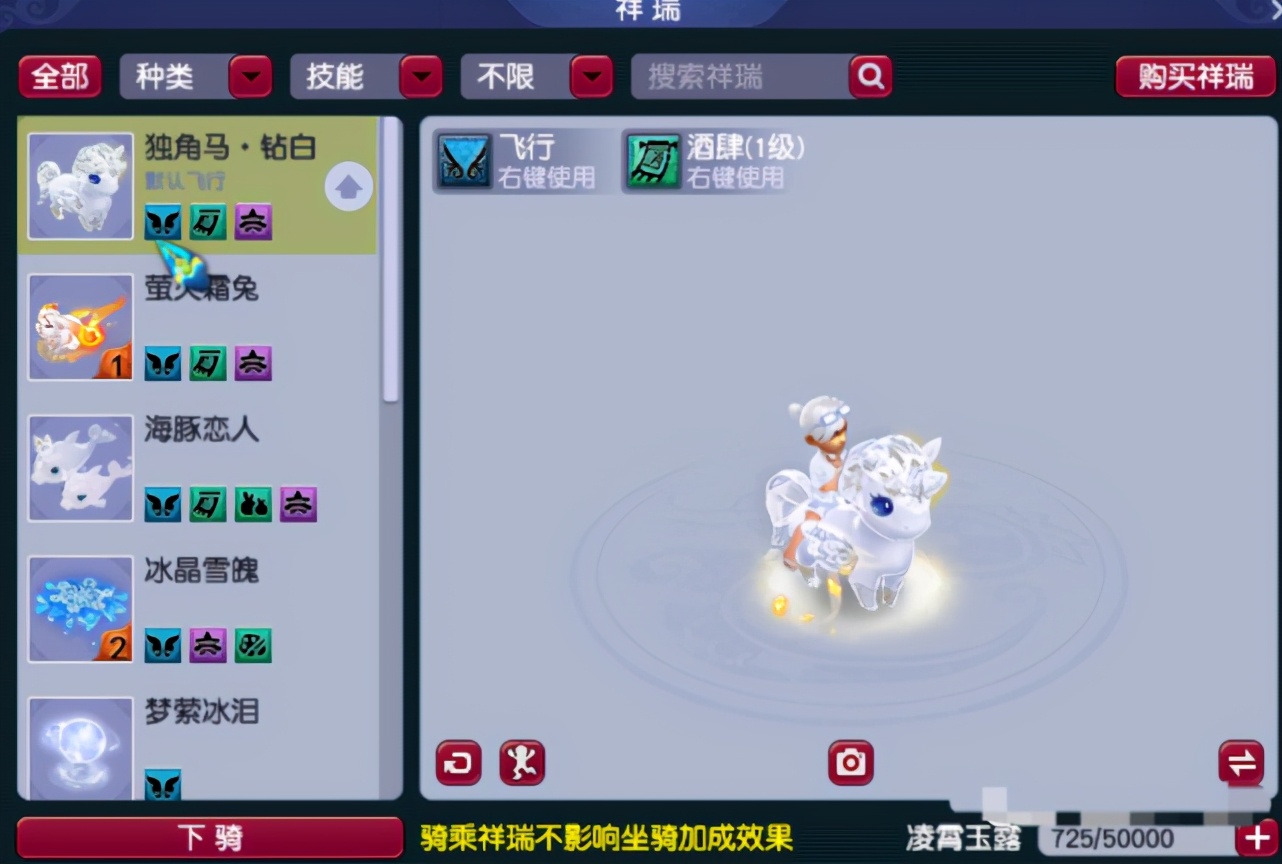Image resolution: width=1282 pixels, height=864 pixels.
Task: Click the swap arrows icon at bottom right
Action: (x=1240, y=762)
